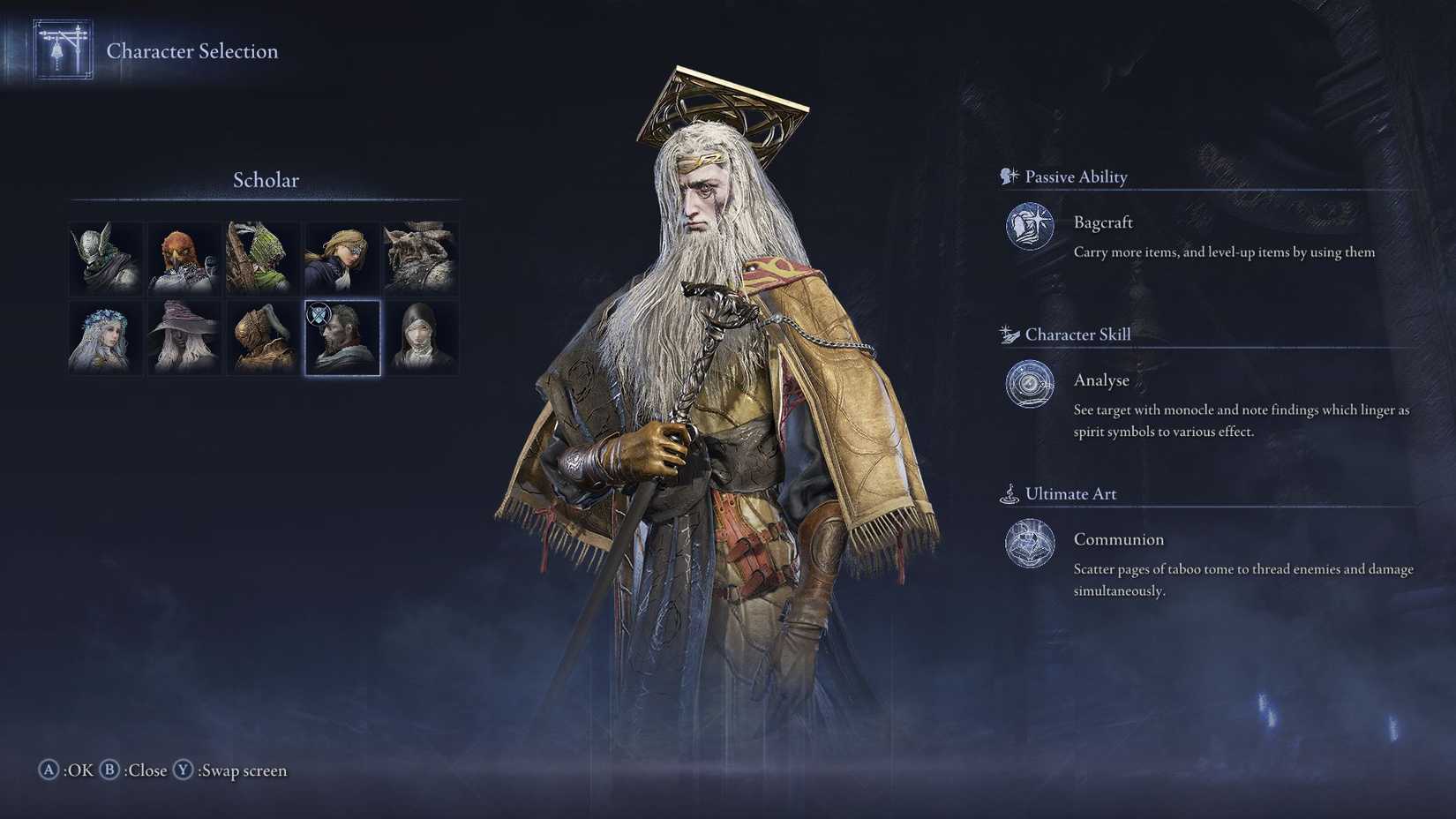Screen dimensions: 1456x819
Task: Select the green hooded archer portrait
Action: pyautogui.click(x=263, y=257)
